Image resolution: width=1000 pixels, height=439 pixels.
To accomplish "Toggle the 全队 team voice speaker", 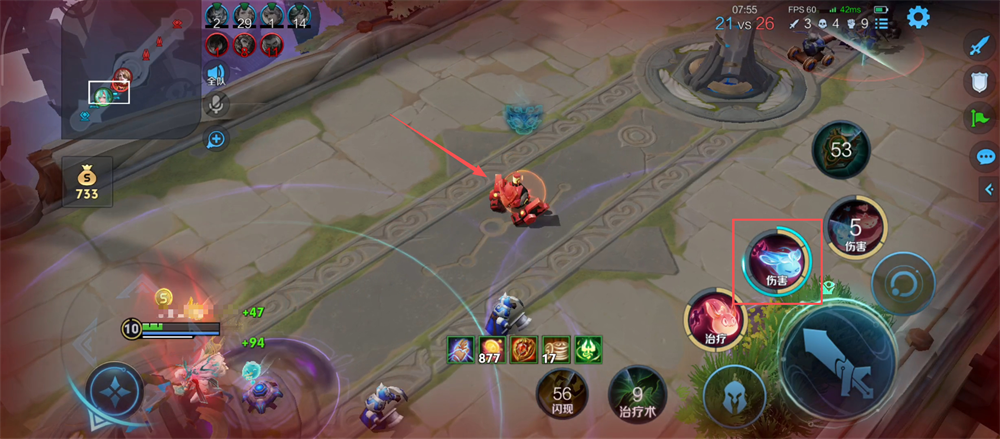I will (215, 74).
